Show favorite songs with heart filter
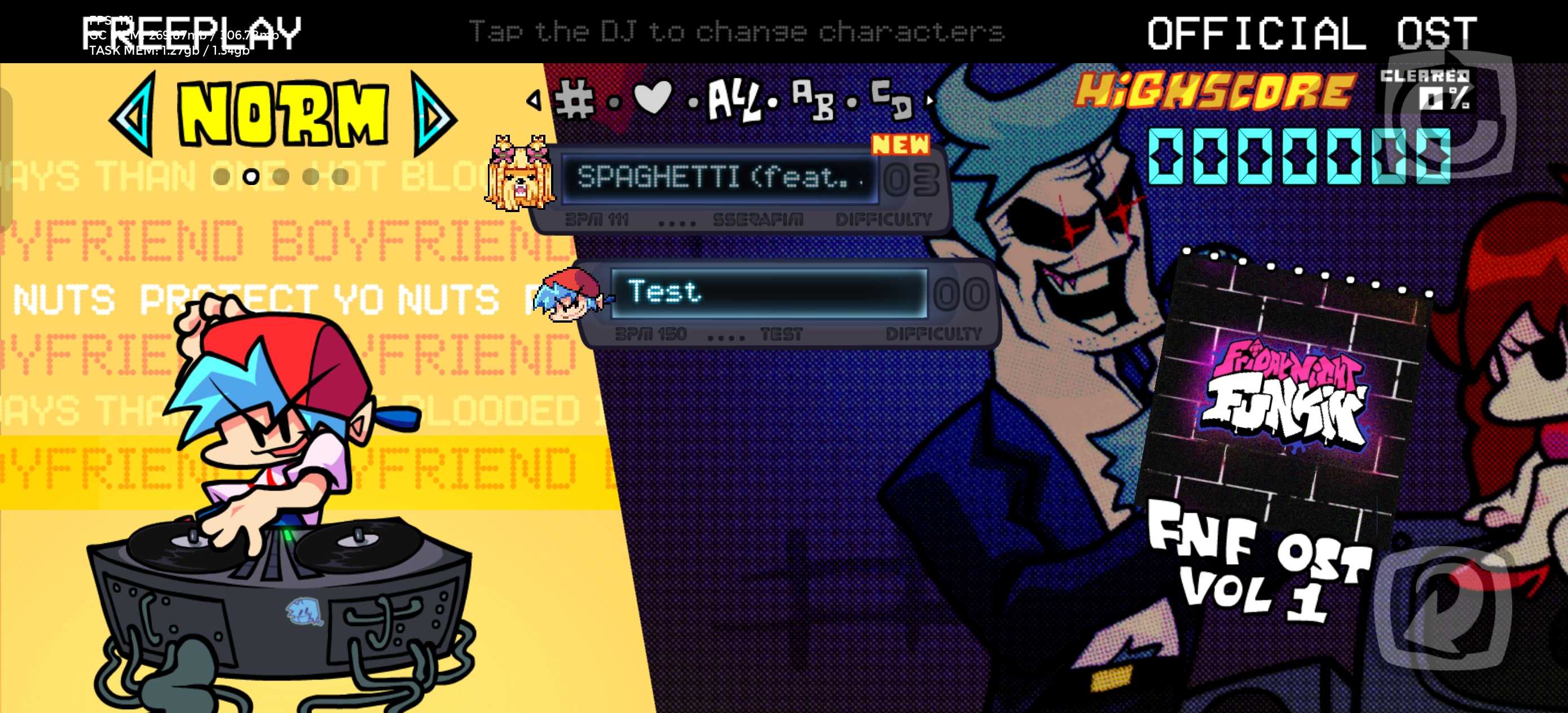This screenshot has width=1568, height=713. 653,98
